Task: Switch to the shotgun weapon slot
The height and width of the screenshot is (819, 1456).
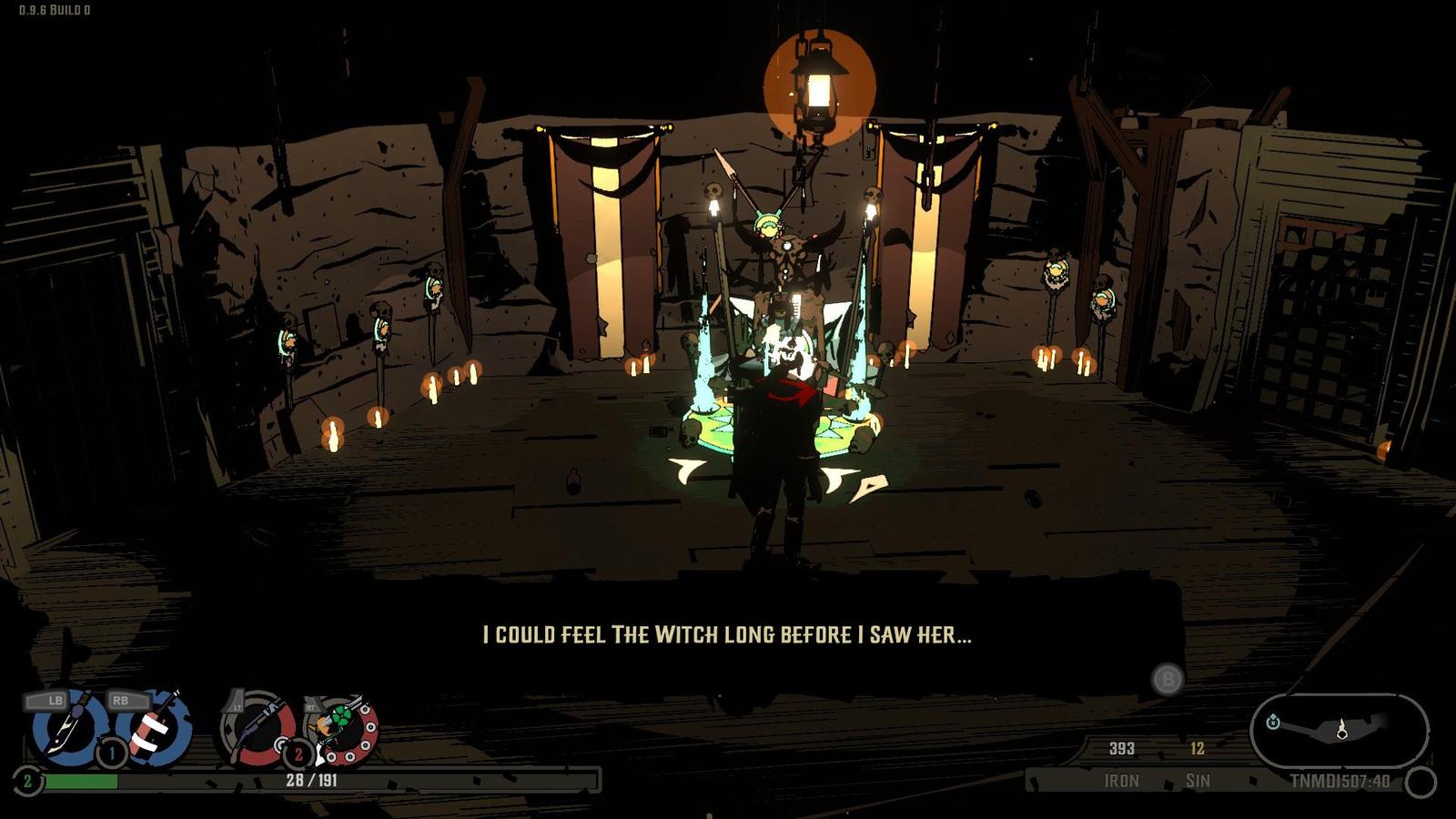Action: click(x=258, y=729)
